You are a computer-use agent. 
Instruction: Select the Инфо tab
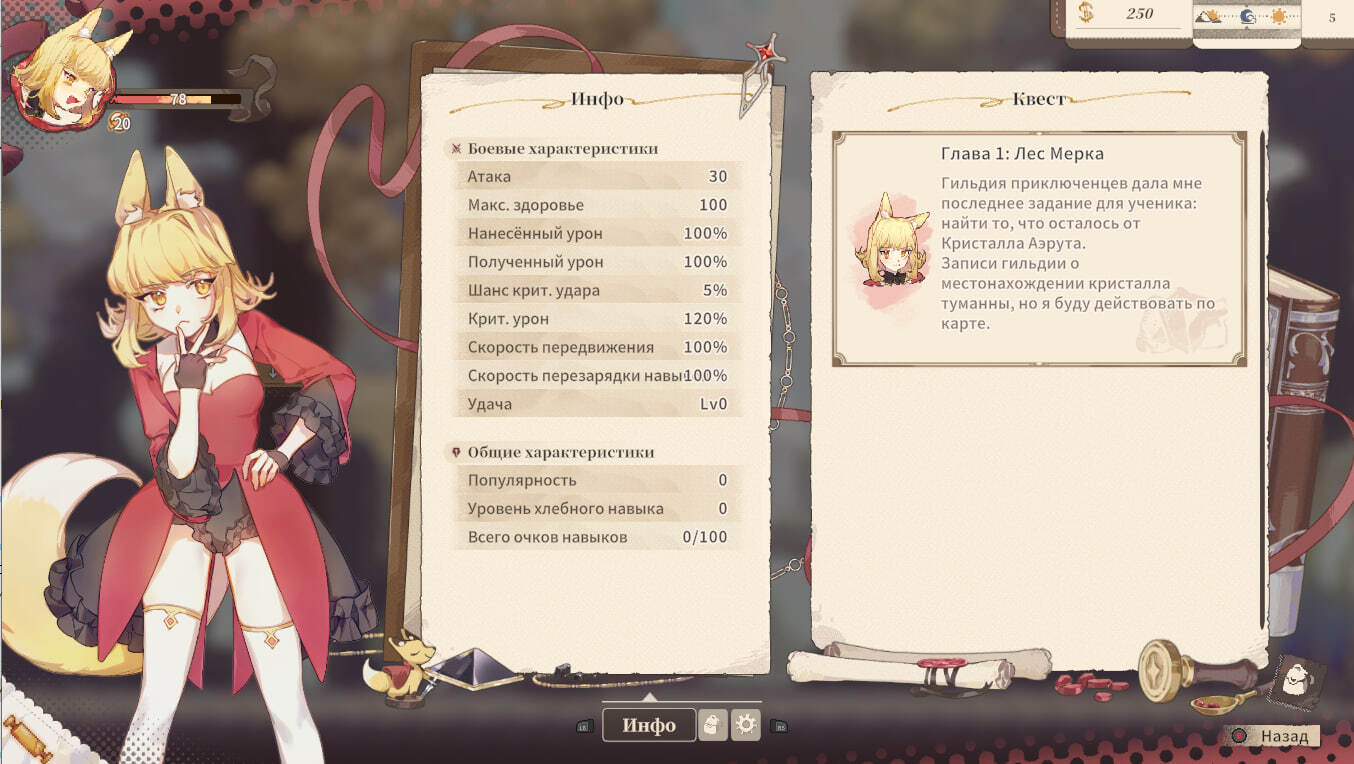coord(649,725)
